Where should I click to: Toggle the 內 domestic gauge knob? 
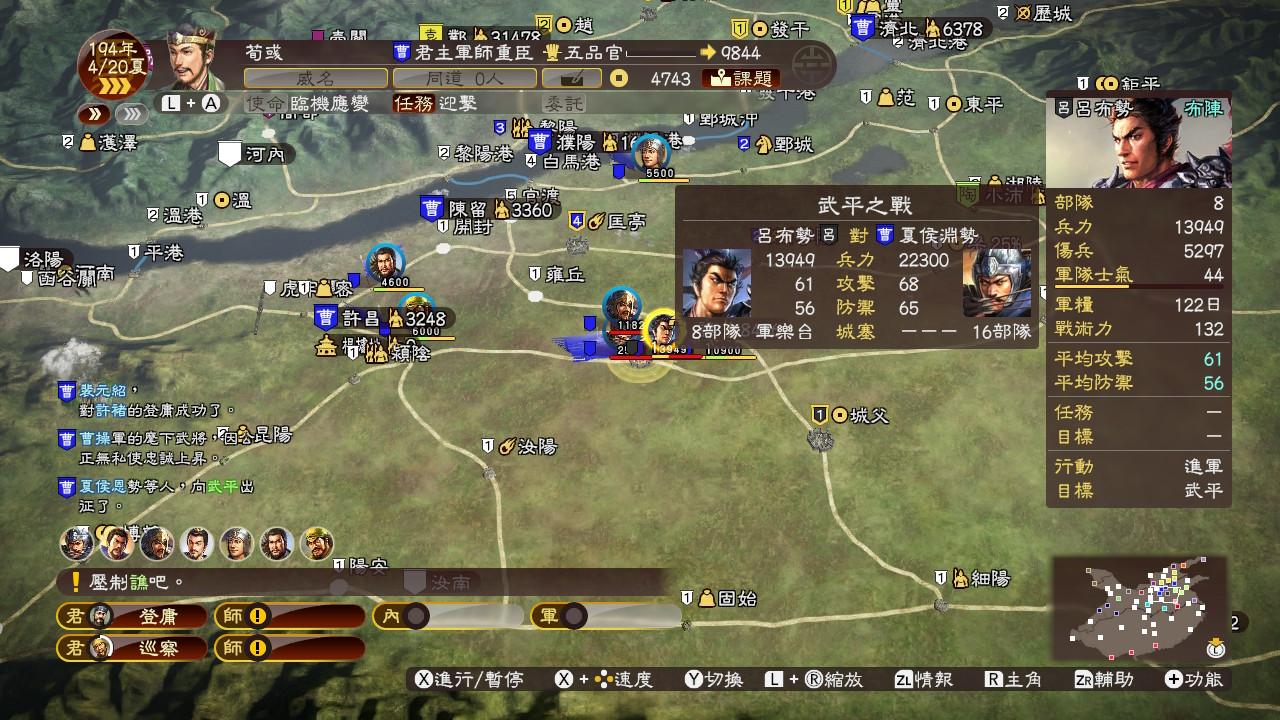click(415, 617)
